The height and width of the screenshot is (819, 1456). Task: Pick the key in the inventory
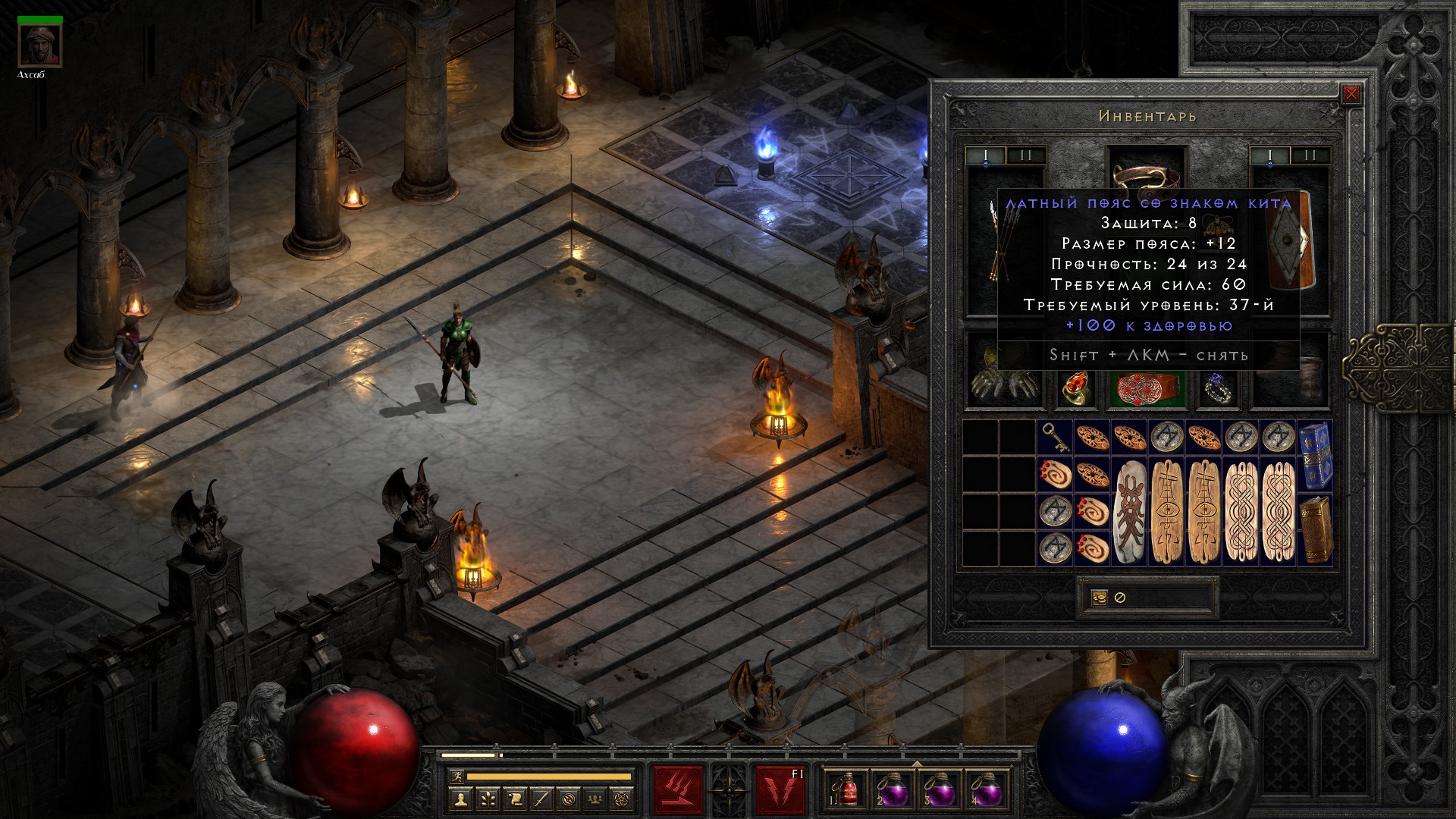[x=1054, y=437]
